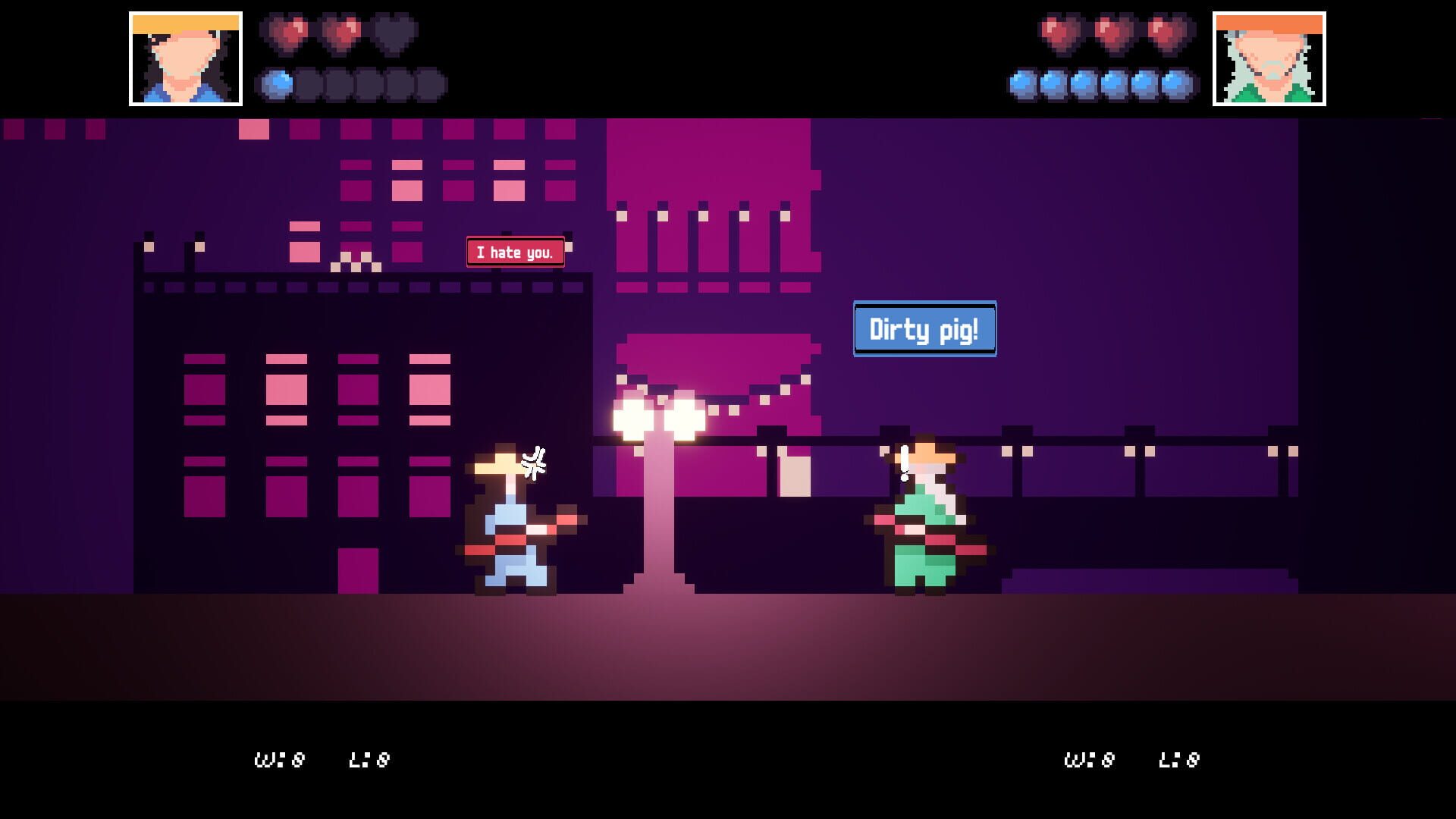Open the 'Dirty pig!' speech bubble
Image resolution: width=1456 pixels, height=819 pixels.
click(924, 329)
